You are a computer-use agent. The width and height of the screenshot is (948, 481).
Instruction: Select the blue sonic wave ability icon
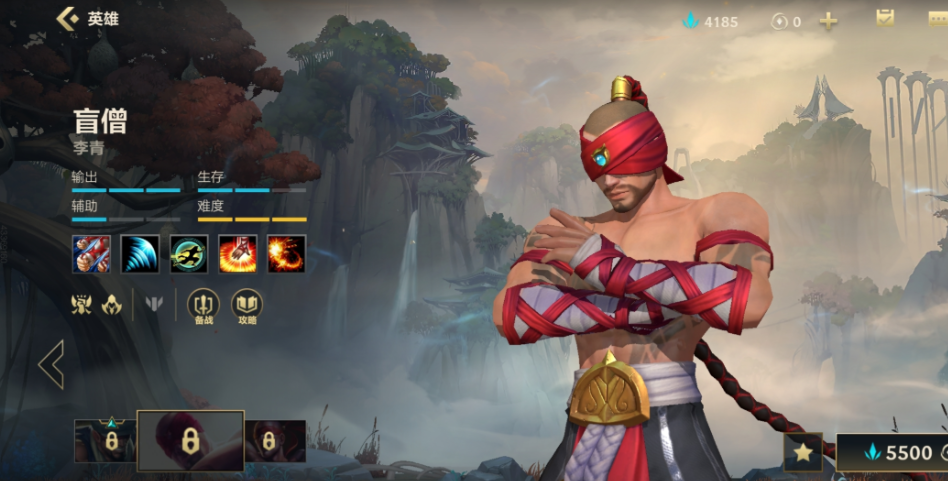140,254
